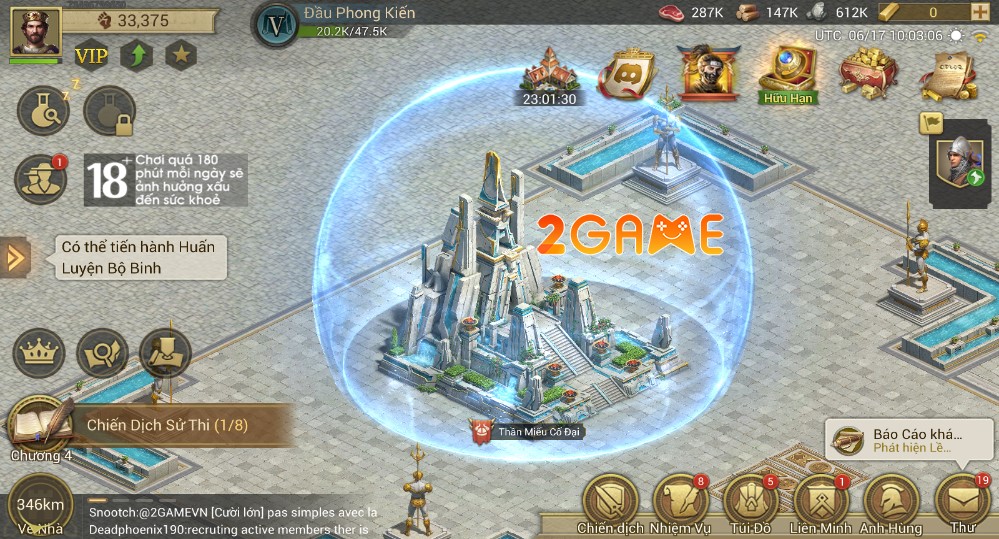The height and width of the screenshot is (539, 999).
Task: Open the Anh Hùng heroes menu
Action: click(x=892, y=500)
